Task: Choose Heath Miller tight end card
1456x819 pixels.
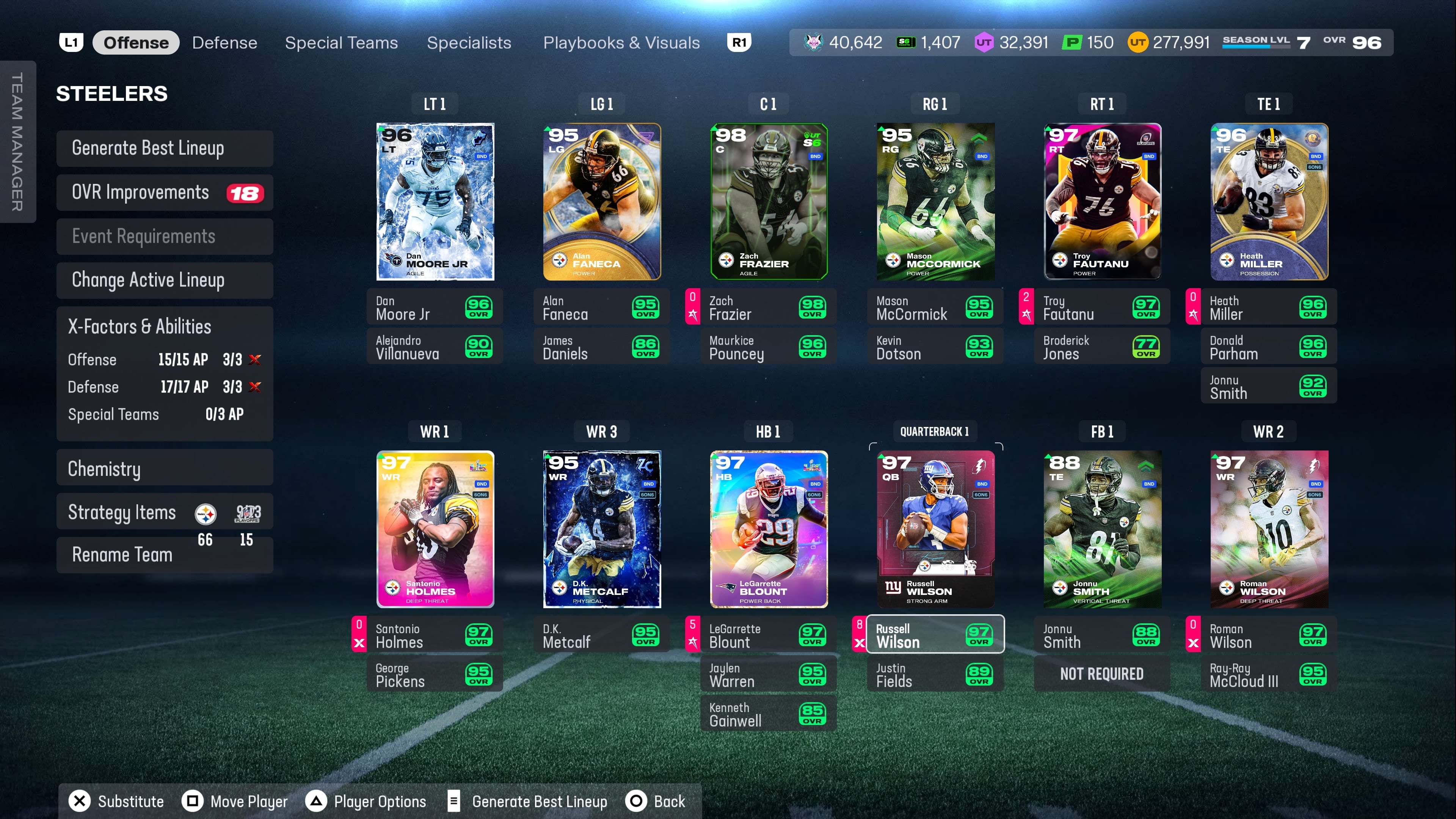Action: pyautogui.click(x=1268, y=202)
